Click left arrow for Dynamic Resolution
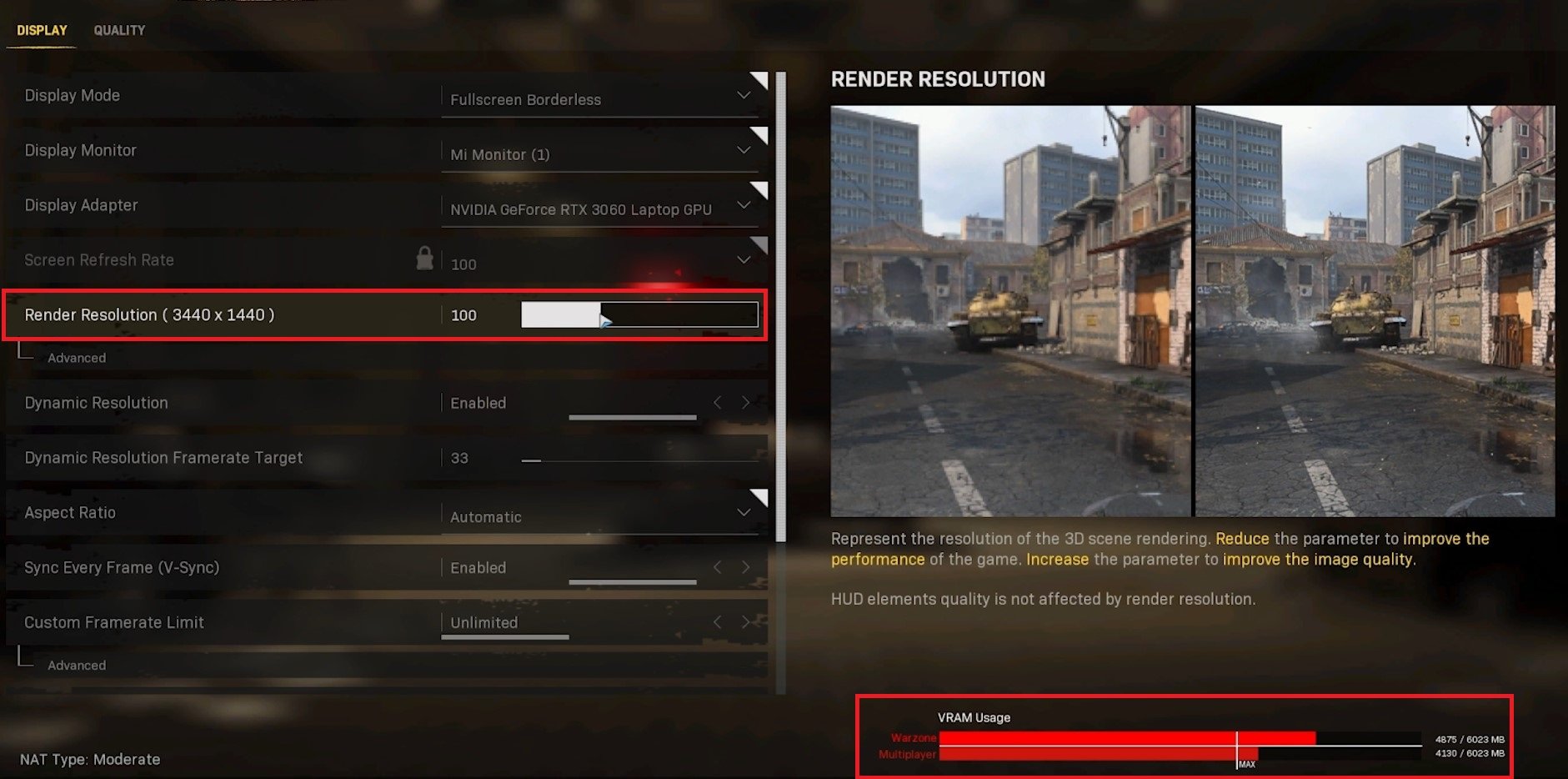 pos(717,403)
